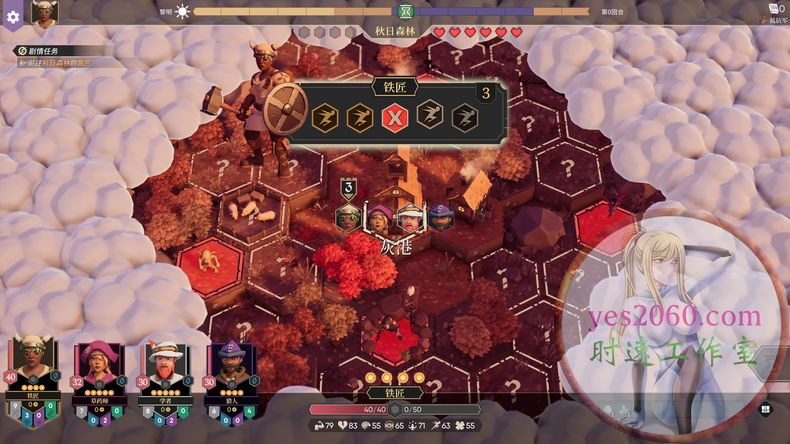Image resolution: width=790 pixels, height=444 pixels.
Task: Select the green-goggled hero token on the map
Action: pyautogui.click(x=350, y=215)
